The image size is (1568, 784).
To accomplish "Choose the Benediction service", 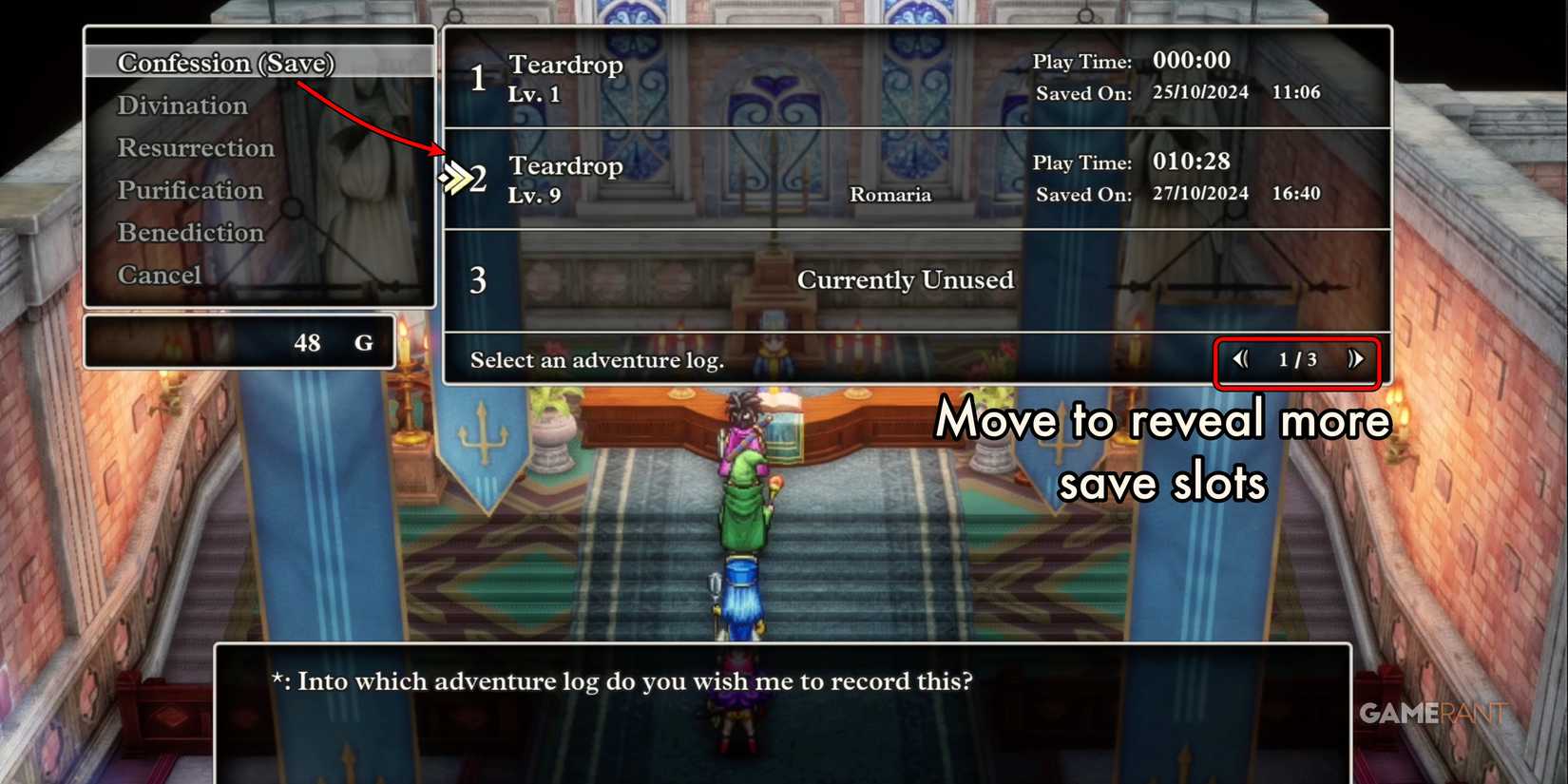I will (191, 232).
